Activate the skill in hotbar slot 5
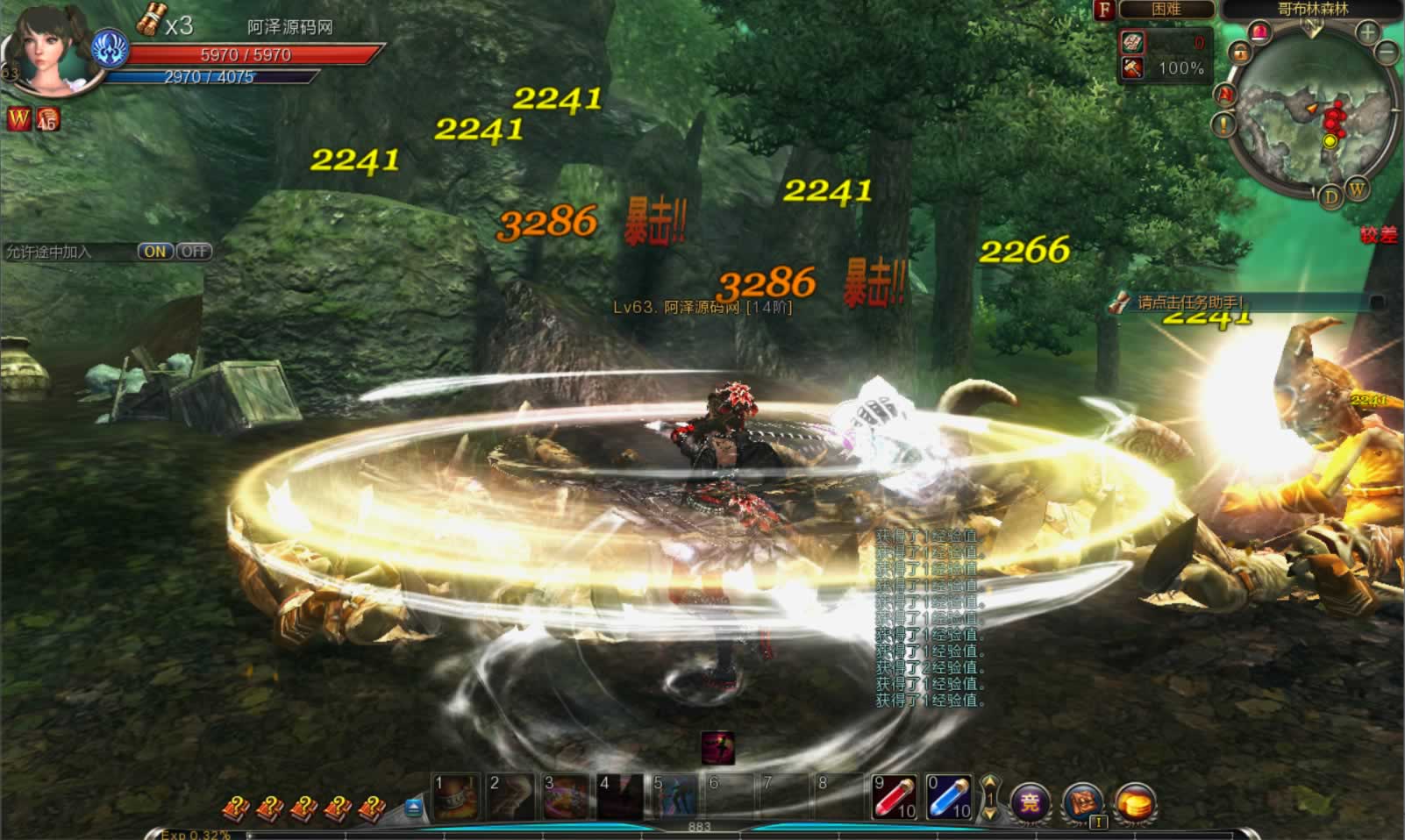Viewport: 1405px width, 840px height. [674, 797]
